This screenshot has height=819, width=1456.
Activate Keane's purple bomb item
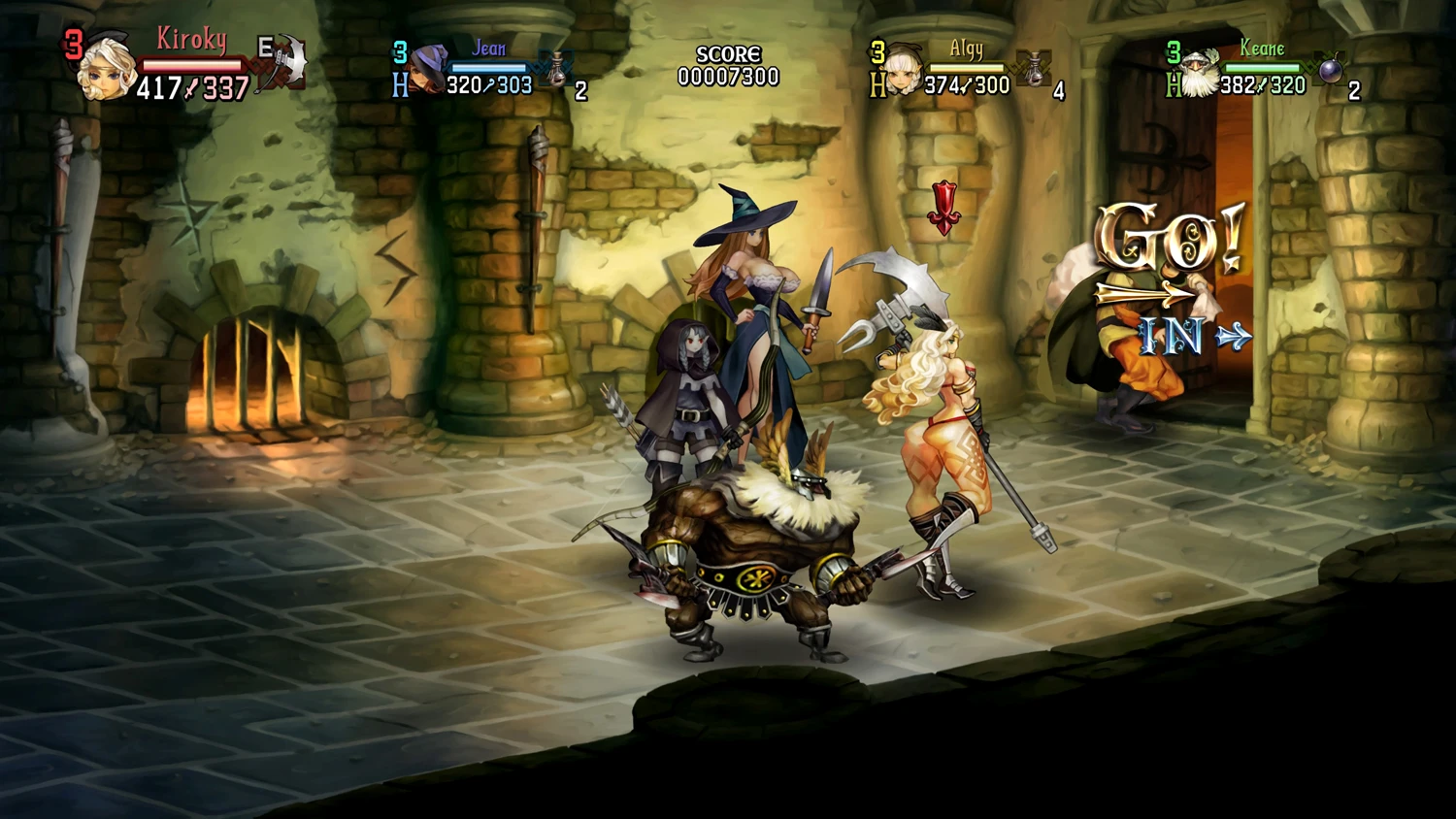click(1330, 70)
